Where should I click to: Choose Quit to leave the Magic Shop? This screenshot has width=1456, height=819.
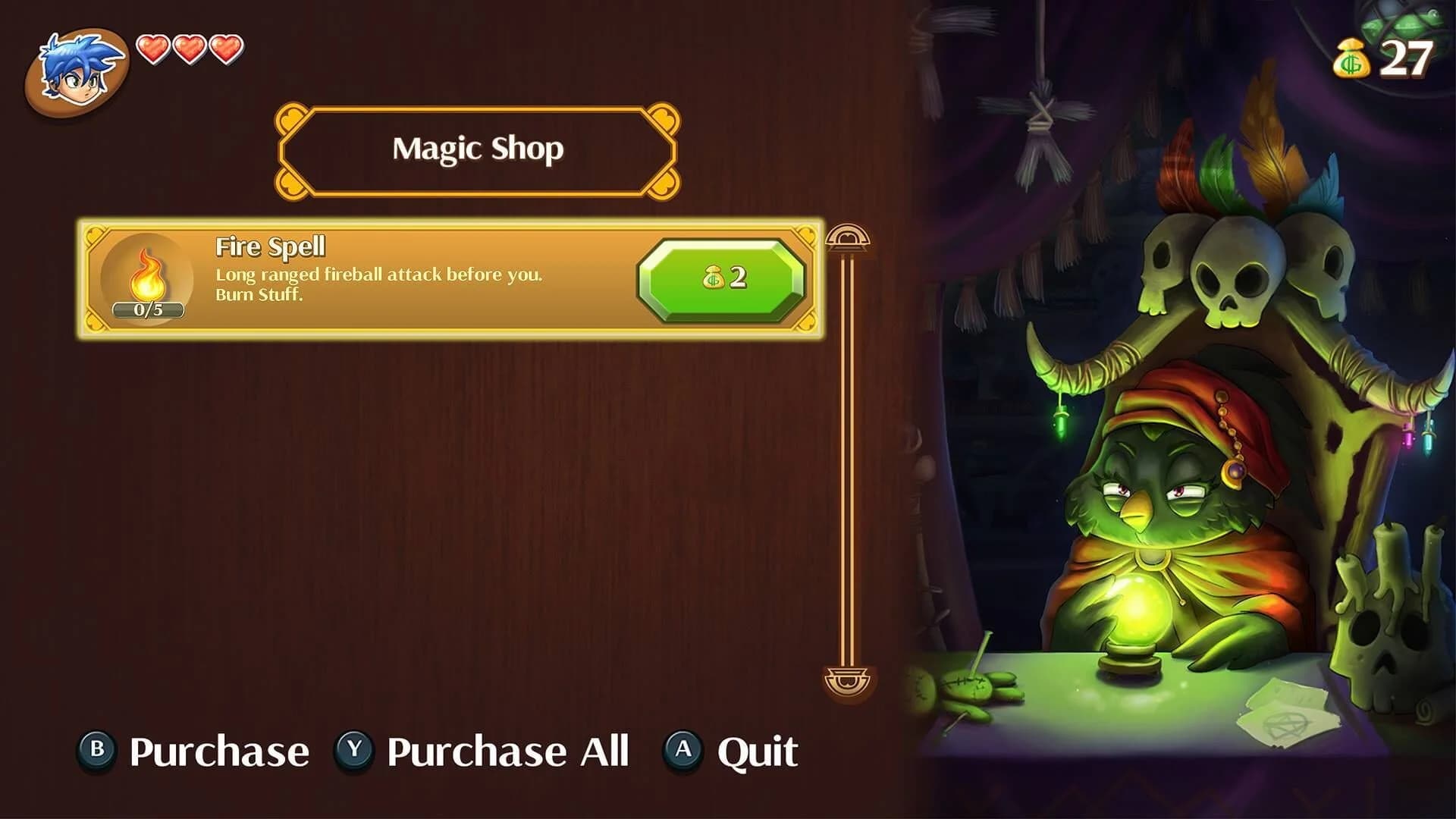(x=757, y=749)
